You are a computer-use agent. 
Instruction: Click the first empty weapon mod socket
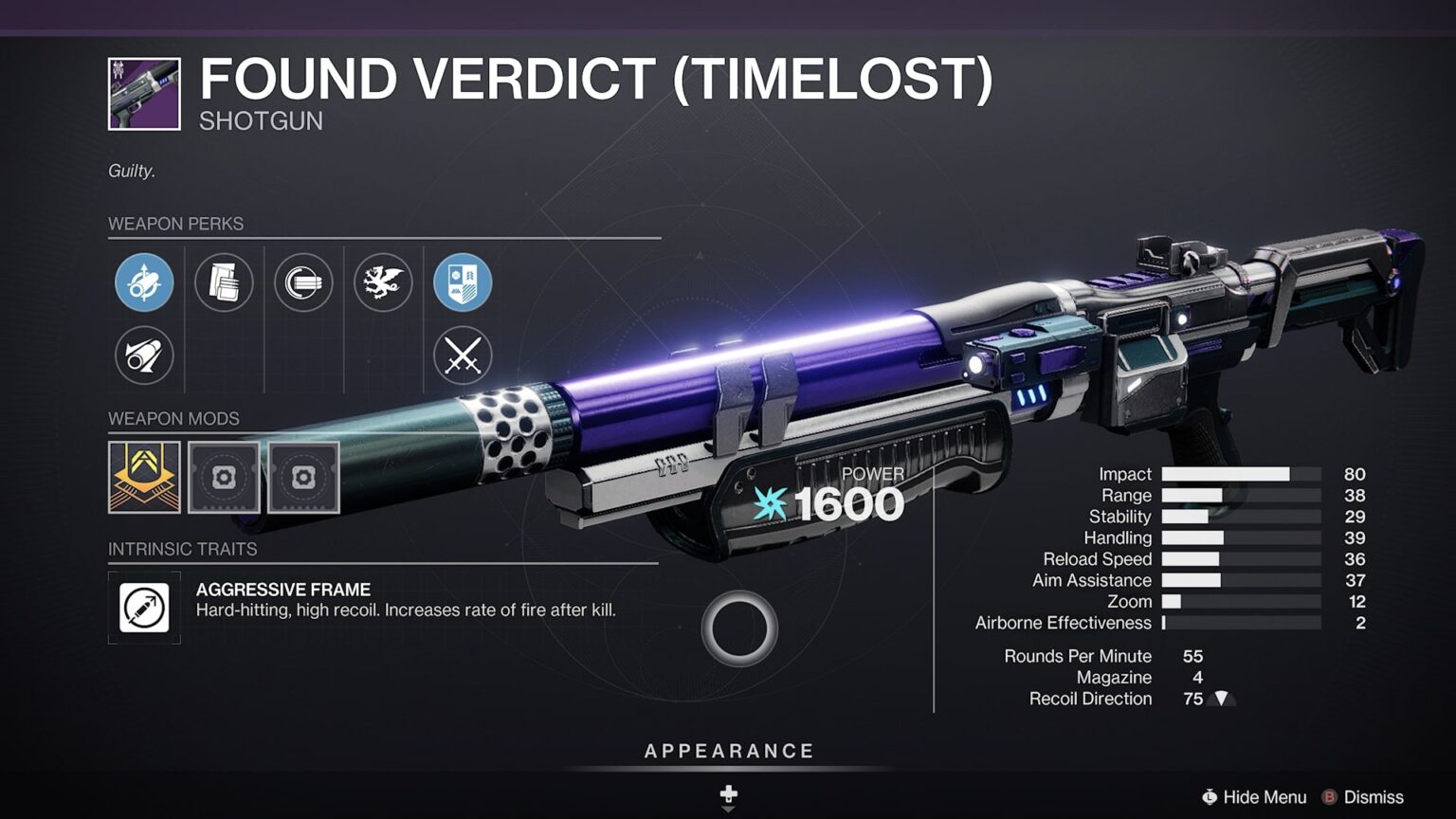click(224, 479)
